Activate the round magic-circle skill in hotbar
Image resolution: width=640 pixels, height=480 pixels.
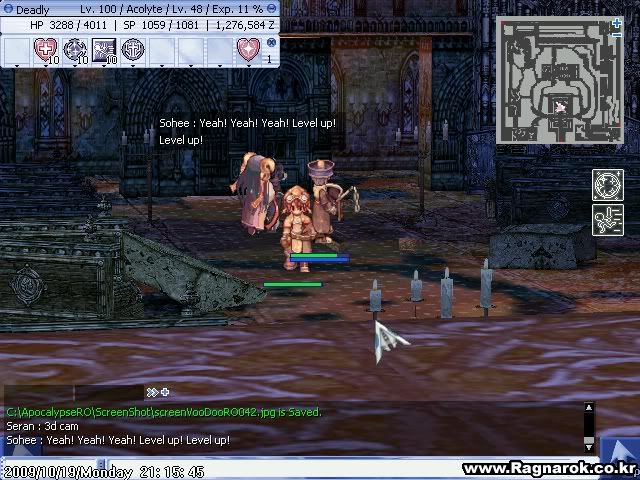pos(74,48)
